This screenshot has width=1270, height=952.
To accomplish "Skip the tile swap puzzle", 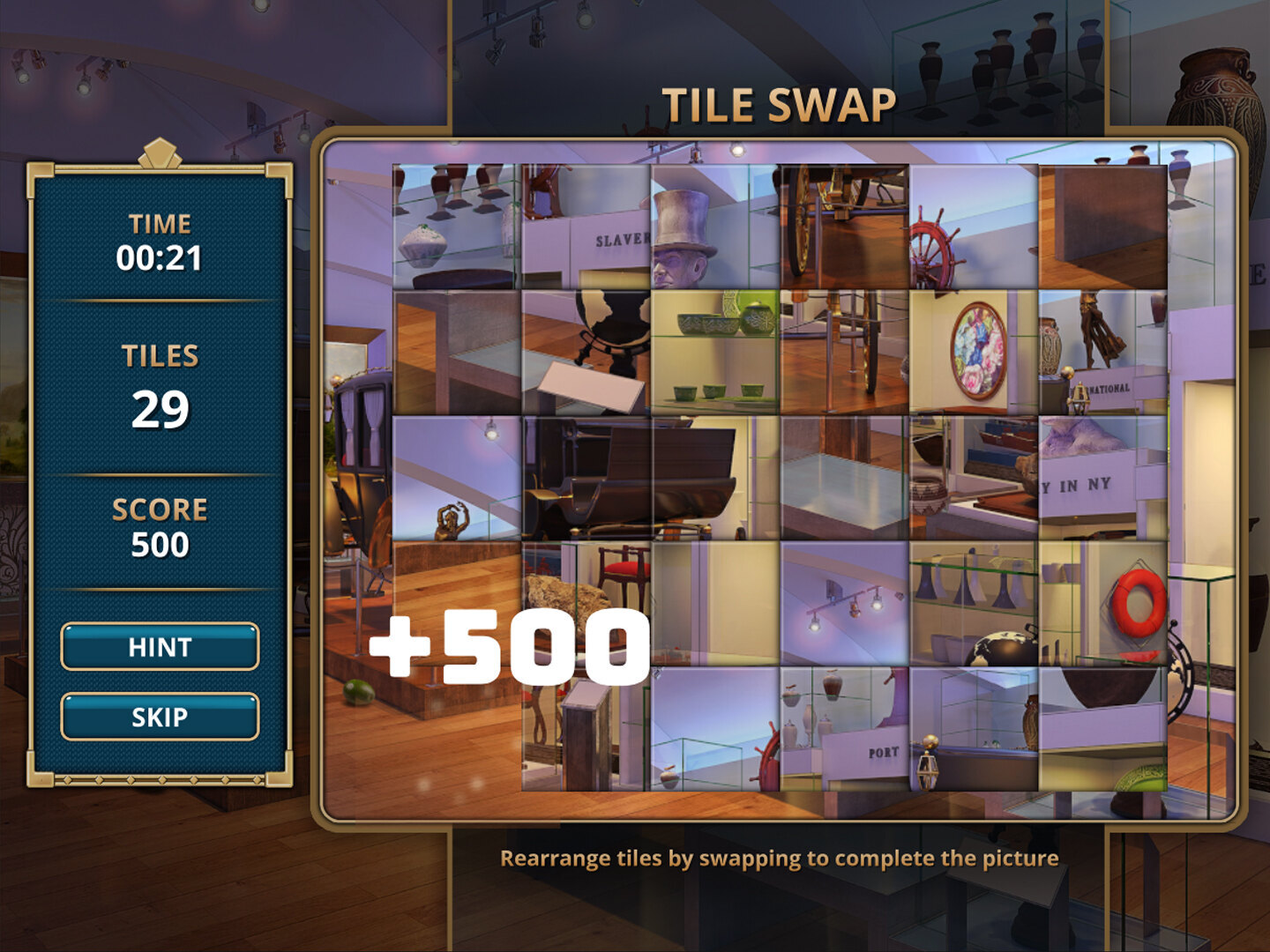I will [160, 717].
